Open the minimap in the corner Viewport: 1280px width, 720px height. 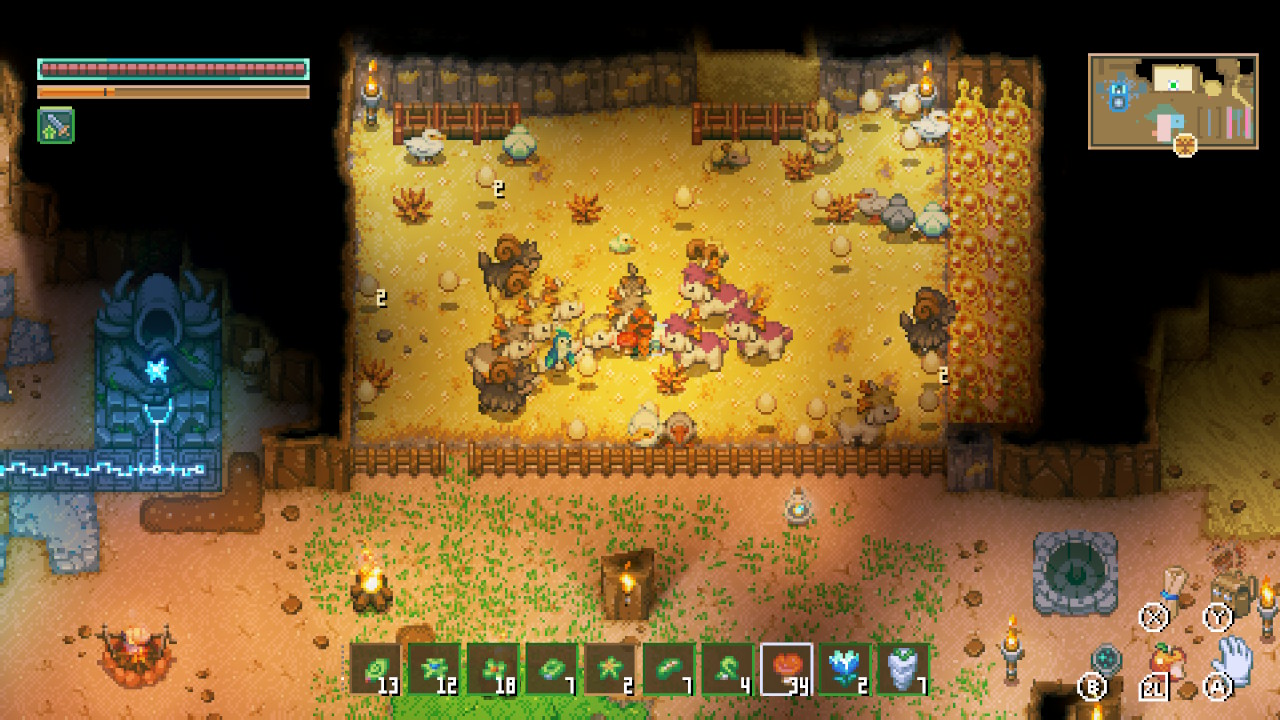(x=1172, y=101)
